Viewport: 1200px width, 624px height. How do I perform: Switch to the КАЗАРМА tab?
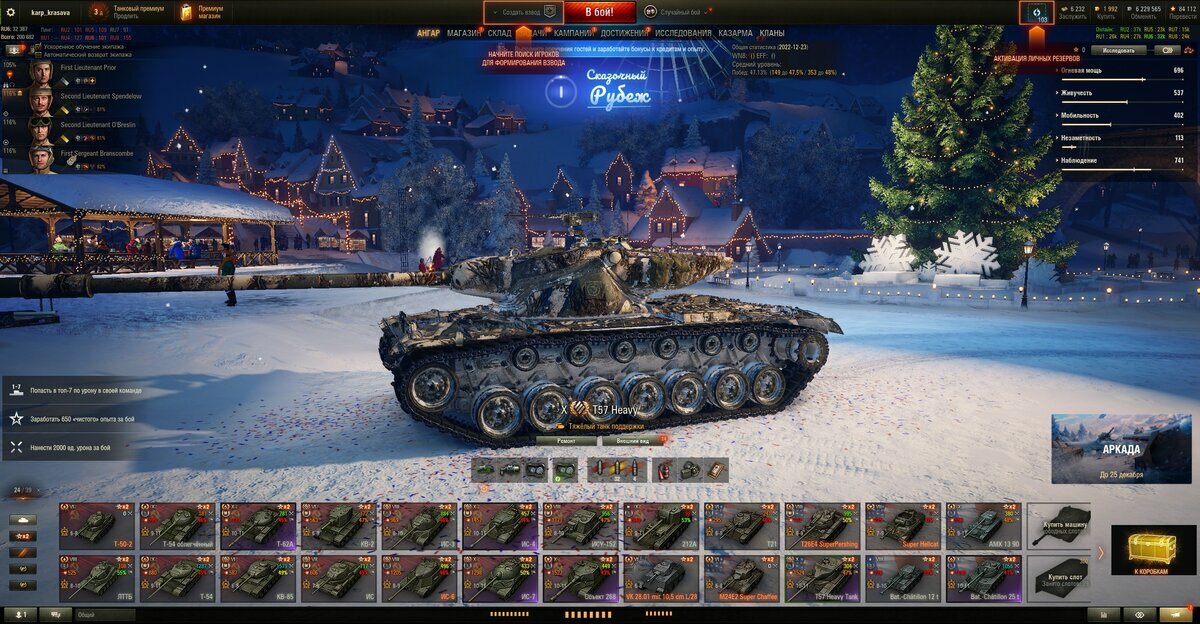tap(735, 33)
